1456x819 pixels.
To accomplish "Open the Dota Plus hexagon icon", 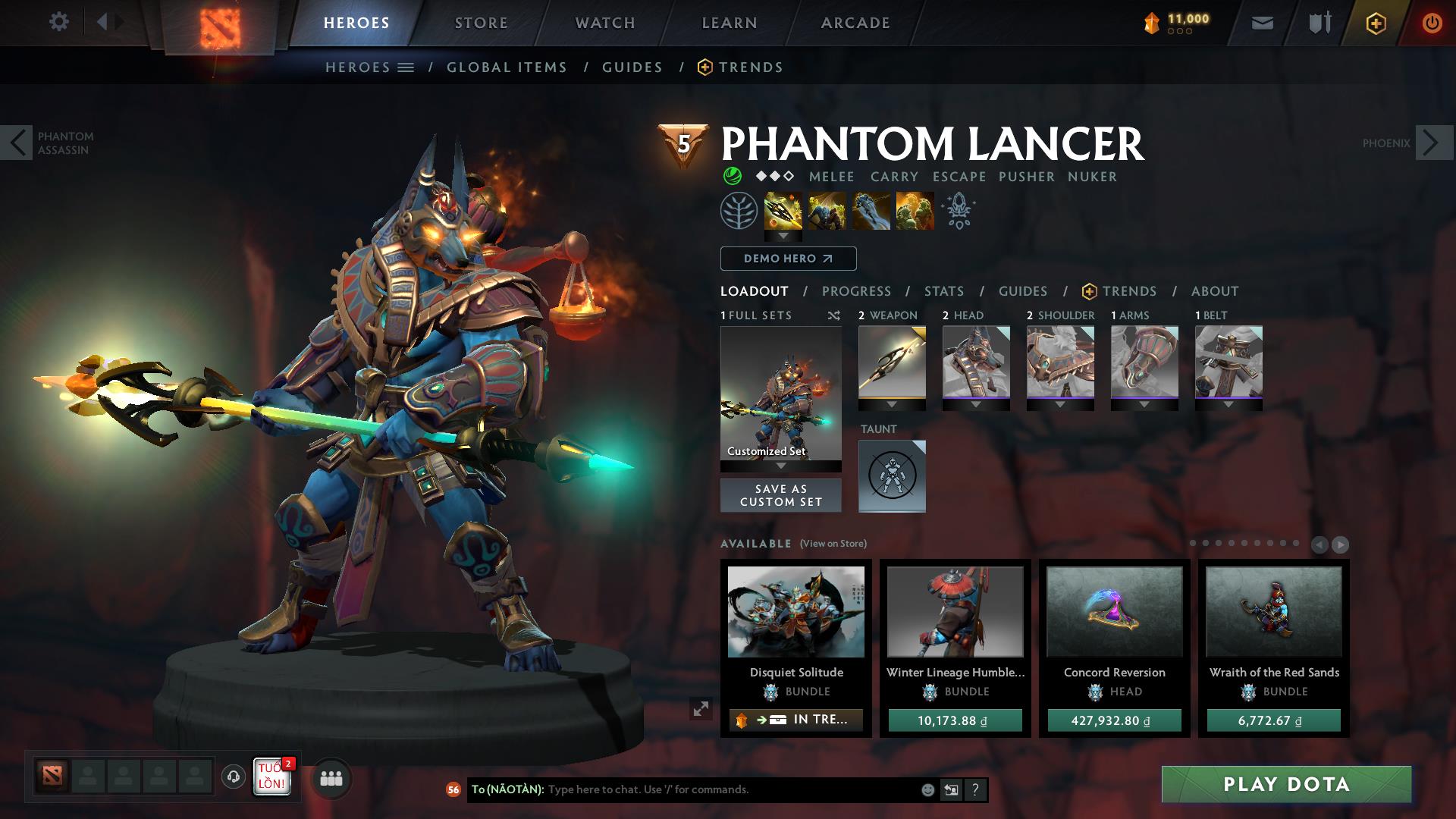I will [1376, 24].
